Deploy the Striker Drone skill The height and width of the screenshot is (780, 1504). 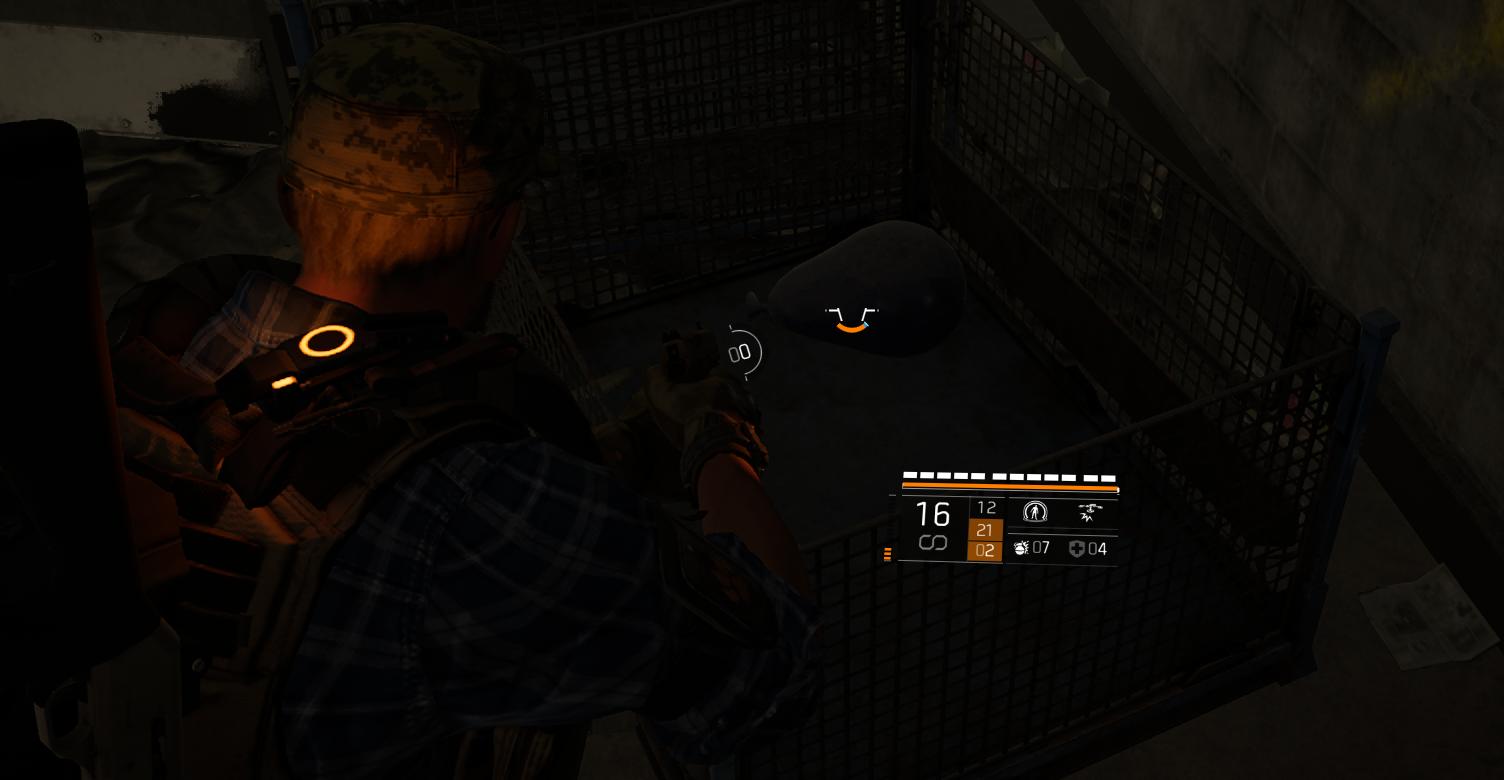pos(1089,513)
